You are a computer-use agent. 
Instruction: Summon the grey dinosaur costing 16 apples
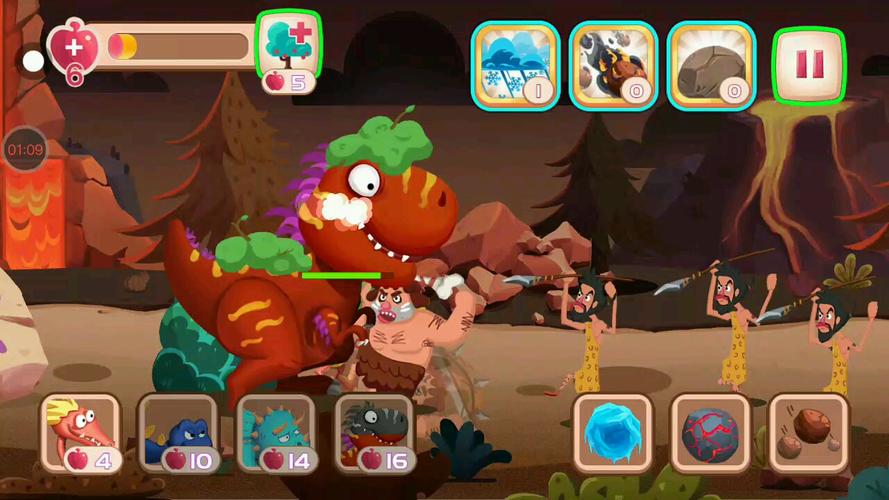pyautogui.click(x=374, y=434)
